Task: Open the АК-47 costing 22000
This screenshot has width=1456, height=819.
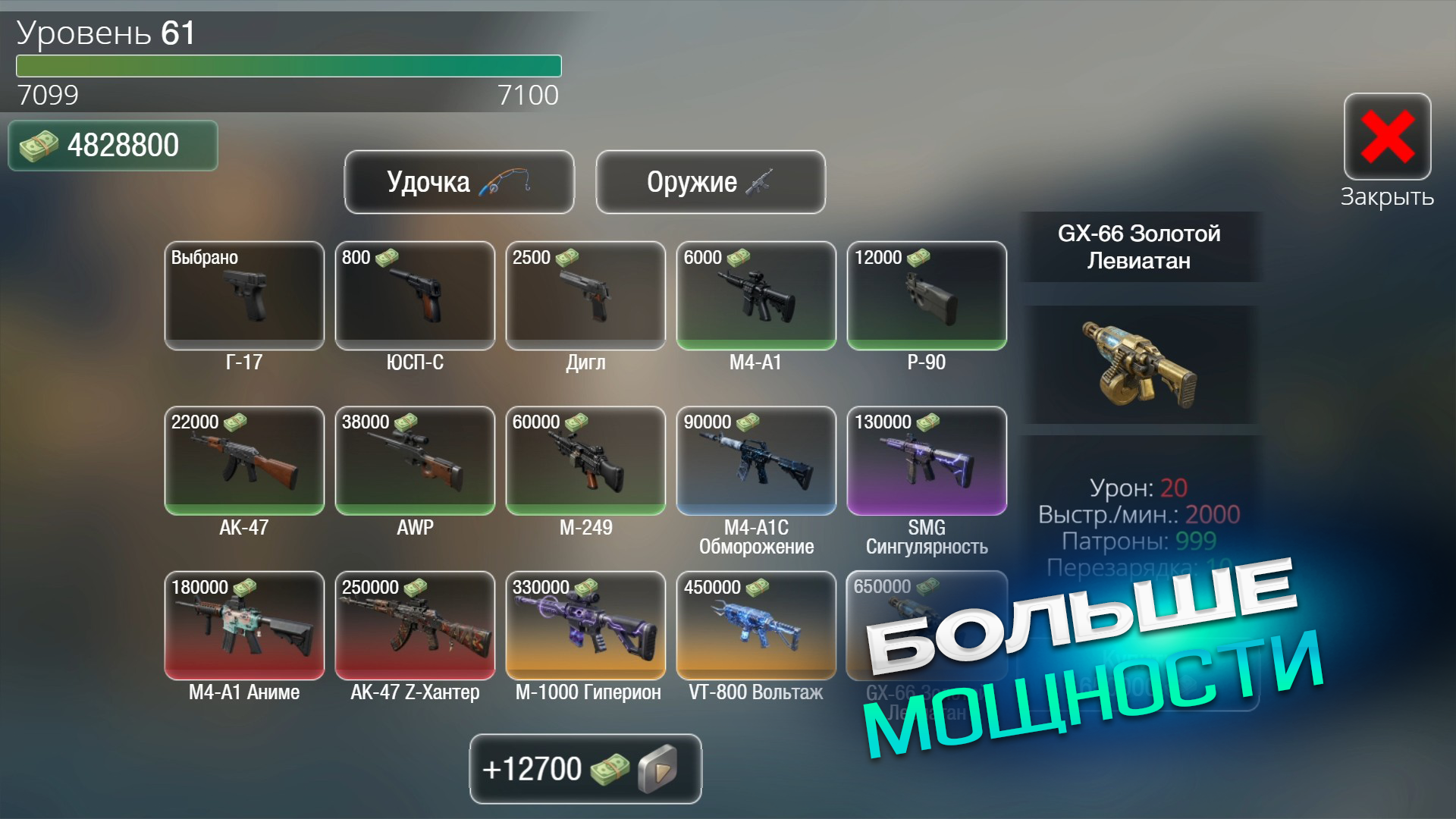Action: (244, 460)
